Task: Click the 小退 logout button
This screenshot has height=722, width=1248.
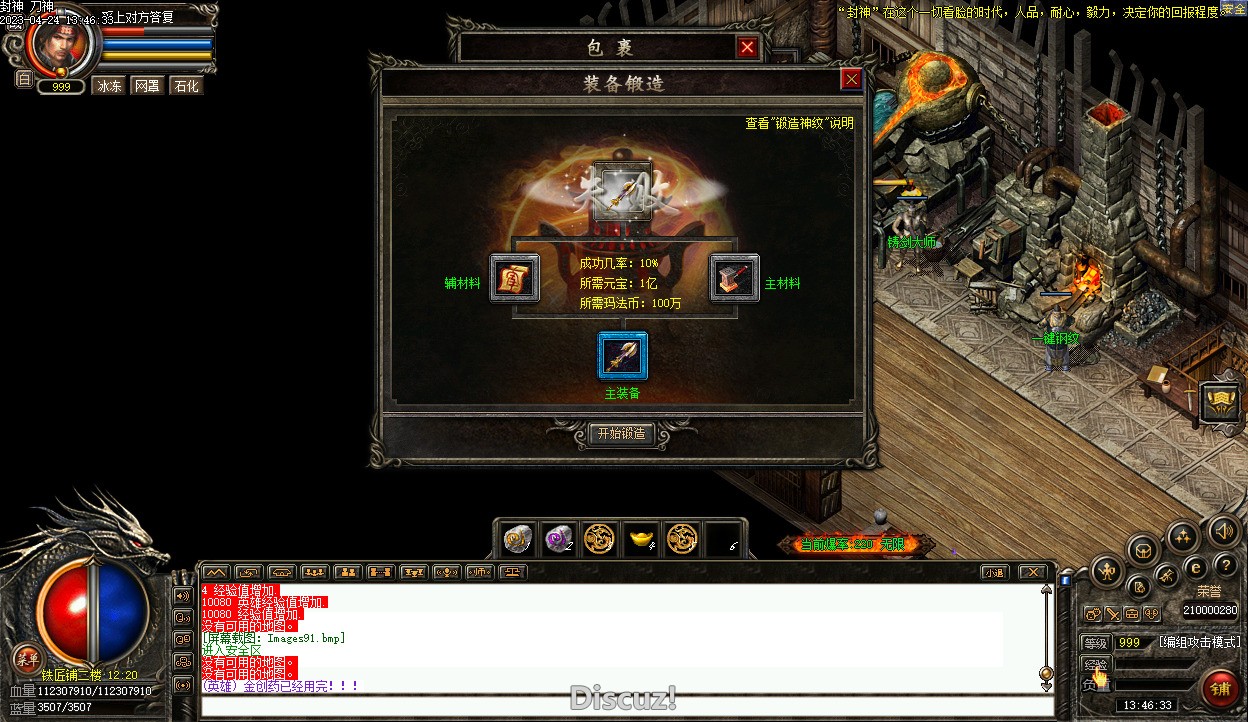Action: click(x=993, y=573)
